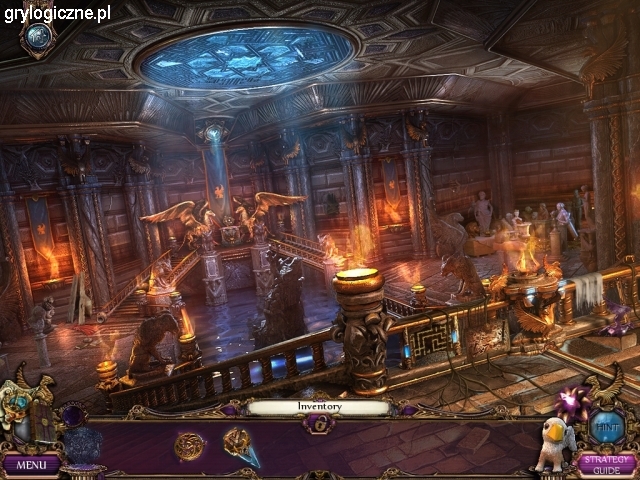Select the round gold medallion in inventory
The image size is (640, 480).
(188, 445)
